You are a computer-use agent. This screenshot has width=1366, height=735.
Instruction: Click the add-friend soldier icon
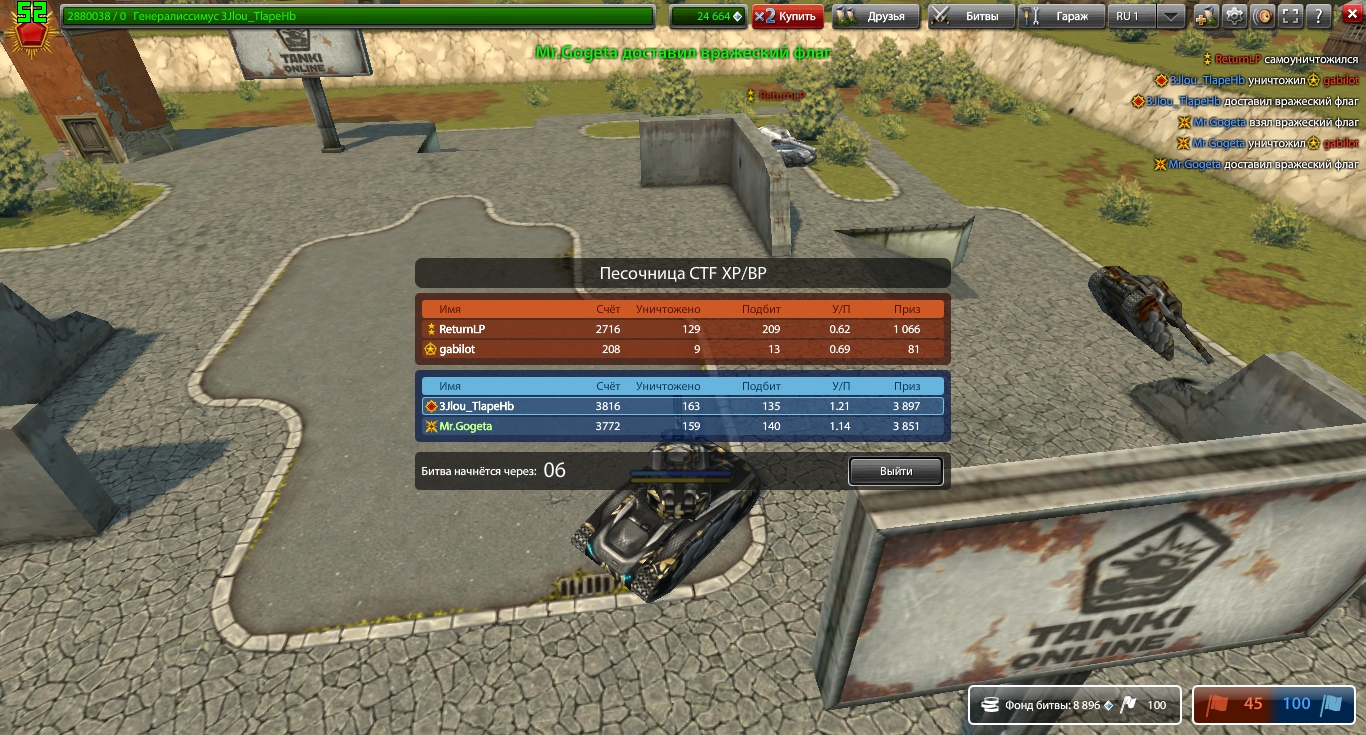(1206, 16)
